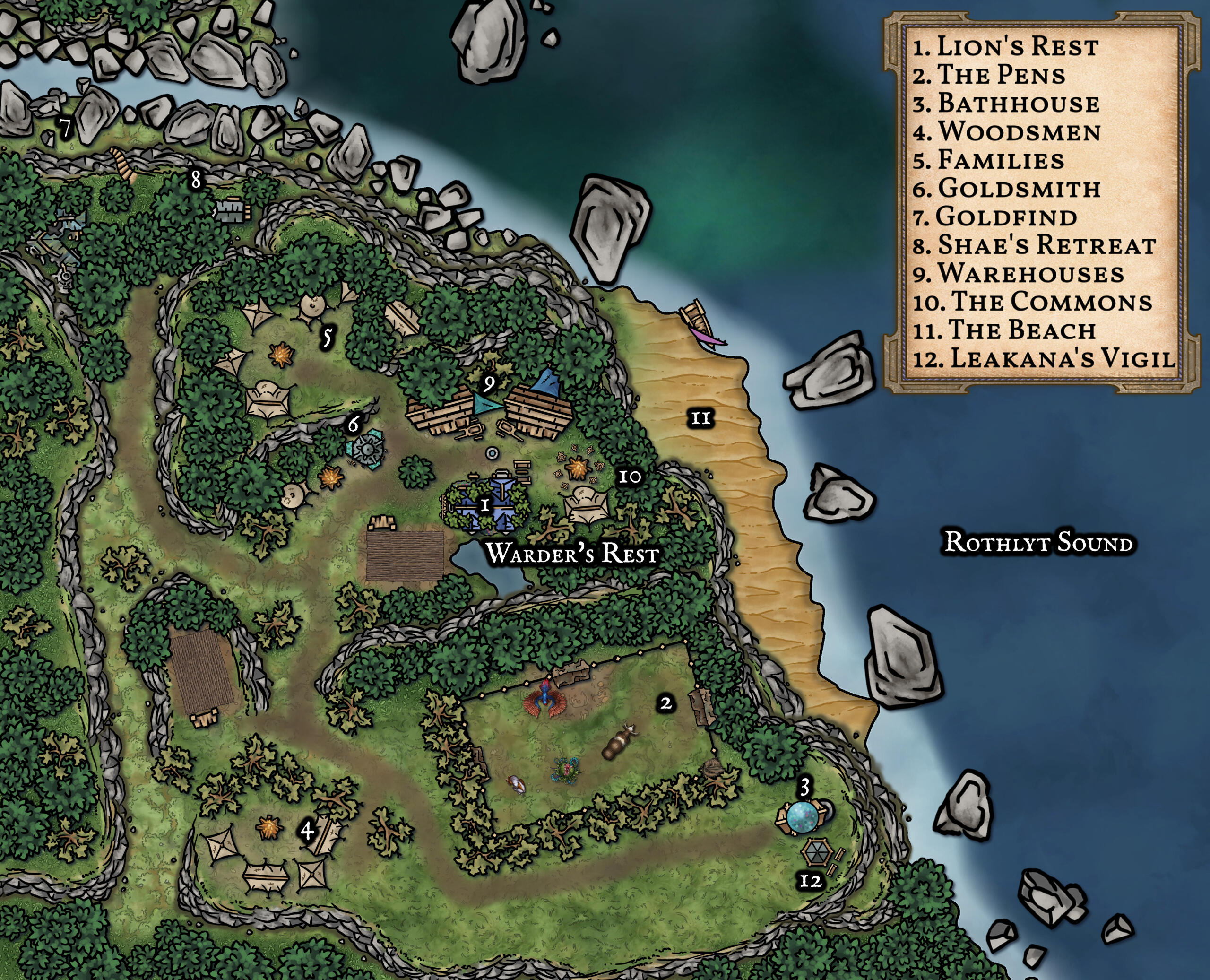Click map marker 9 by the wooden warehouses
The image size is (1210, 980).
pyautogui.click(x=489, y=384)
